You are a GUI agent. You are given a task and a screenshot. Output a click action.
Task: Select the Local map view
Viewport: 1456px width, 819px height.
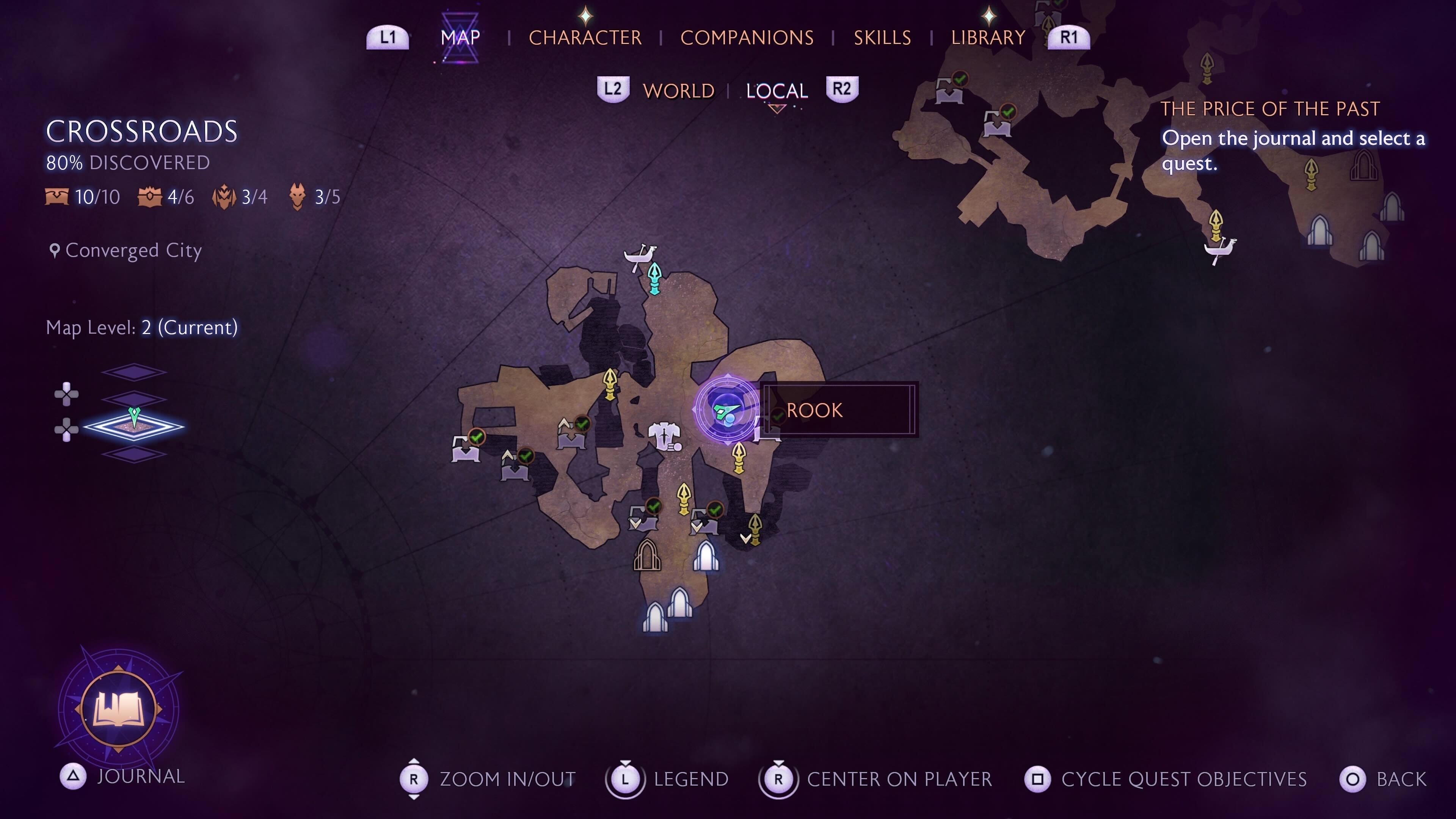777,91
